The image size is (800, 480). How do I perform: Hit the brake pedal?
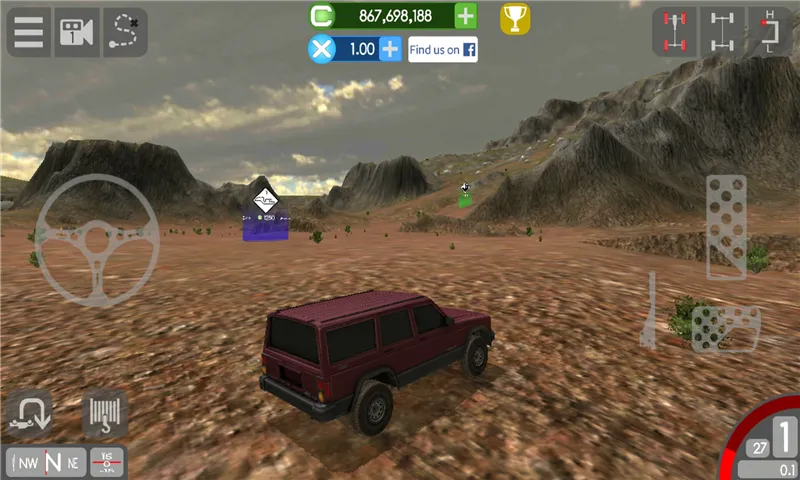click(725, 328)
